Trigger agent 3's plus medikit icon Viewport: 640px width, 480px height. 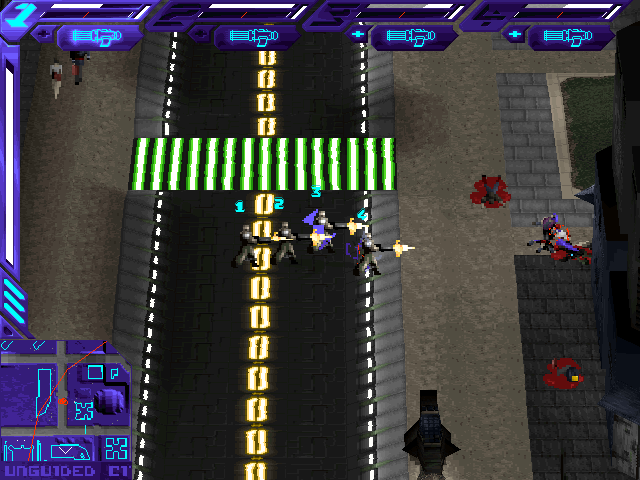(x=358, y=35)
